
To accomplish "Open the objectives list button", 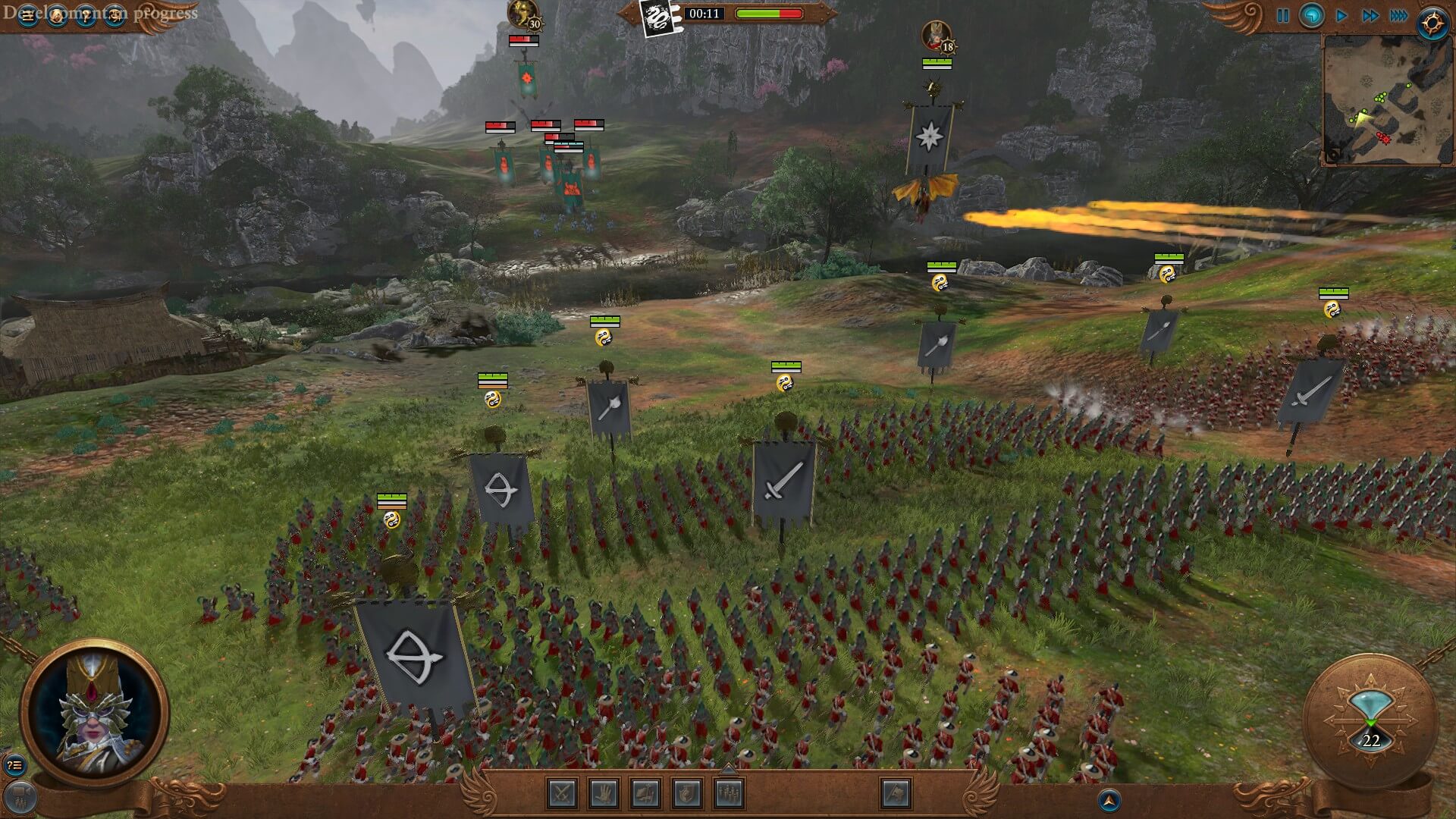I will [x=14, y=765].
